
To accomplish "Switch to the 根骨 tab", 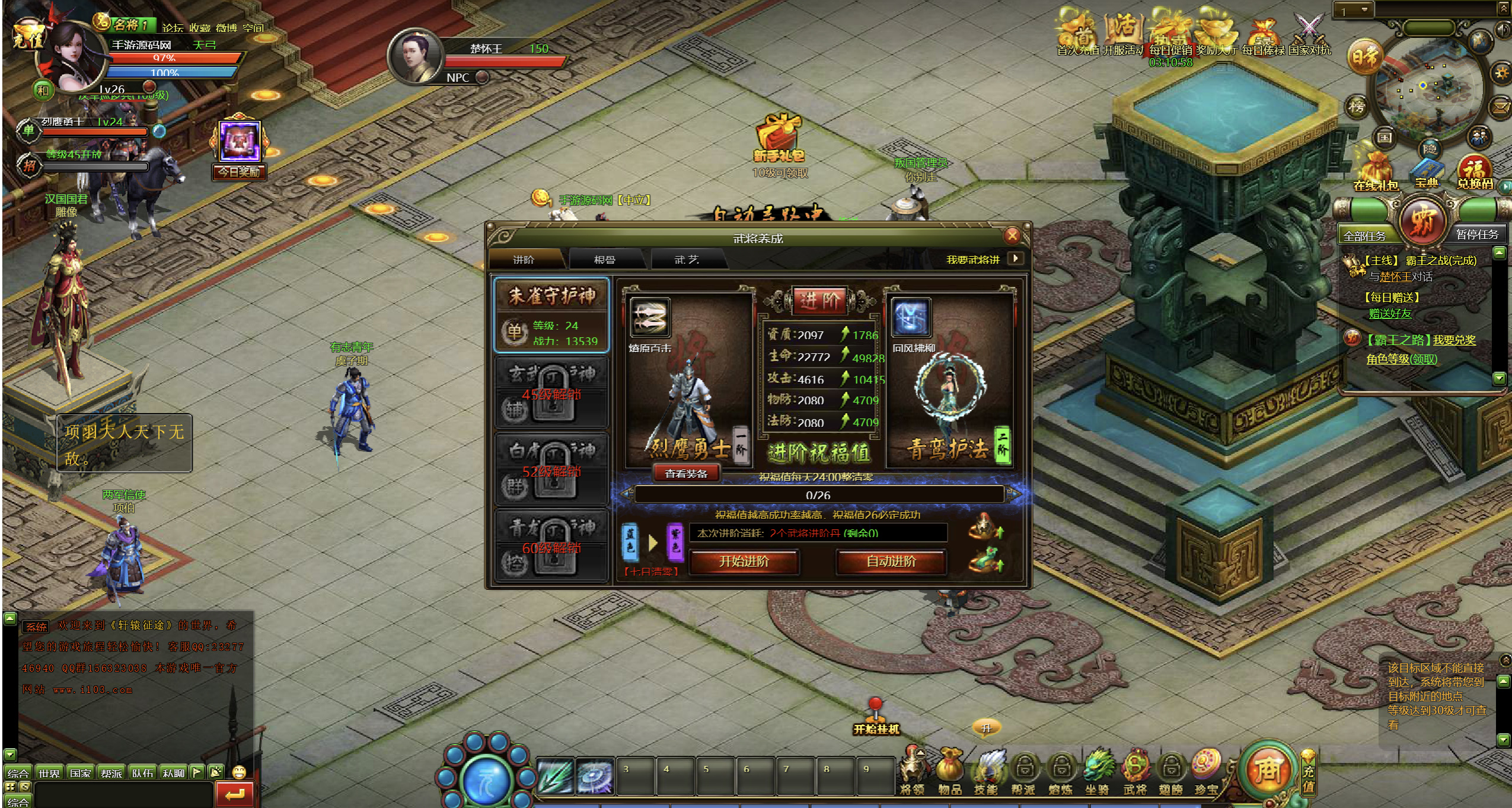I will [x=604, y=260].
